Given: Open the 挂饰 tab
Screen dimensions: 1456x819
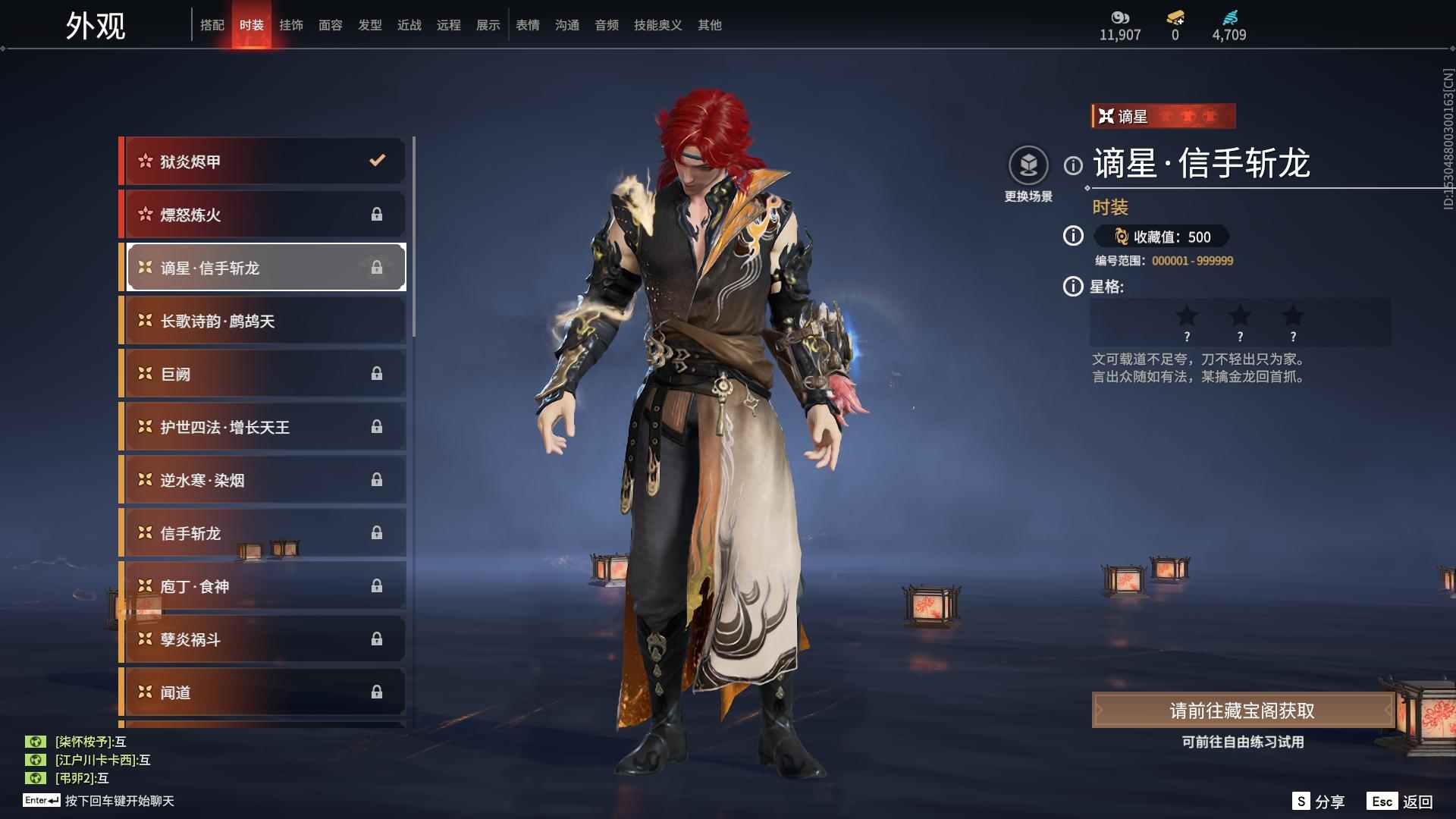Looking at the screenshot, I should (x=291, y=25).
